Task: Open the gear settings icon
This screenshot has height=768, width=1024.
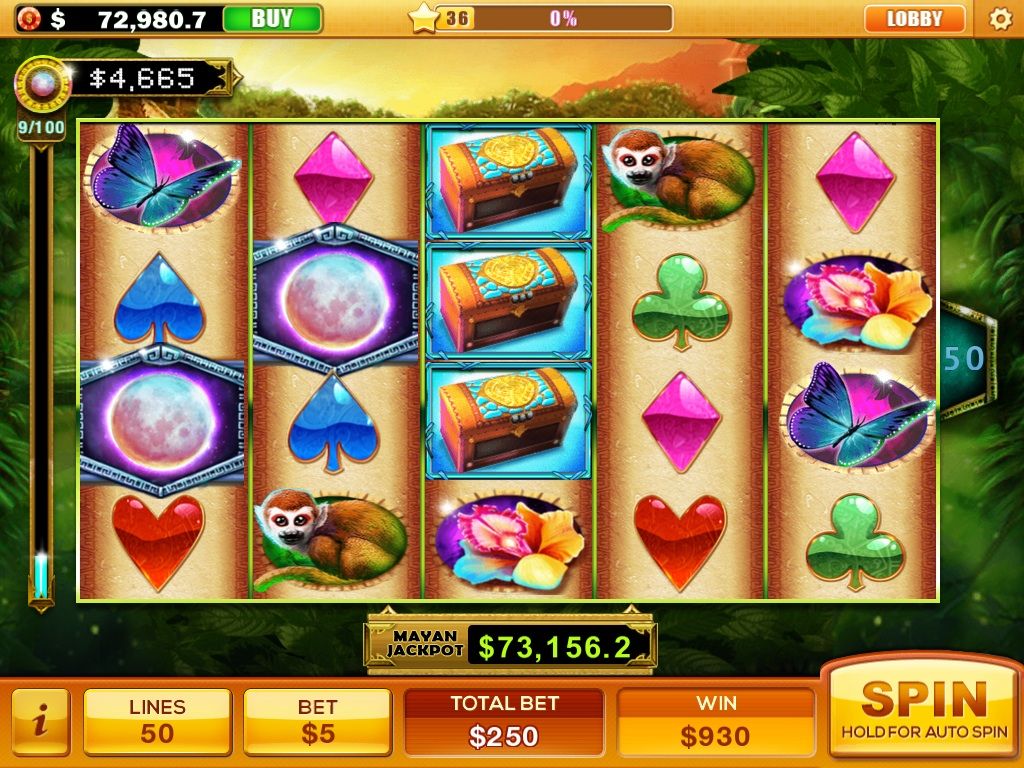Action: [x=999, y=18]
